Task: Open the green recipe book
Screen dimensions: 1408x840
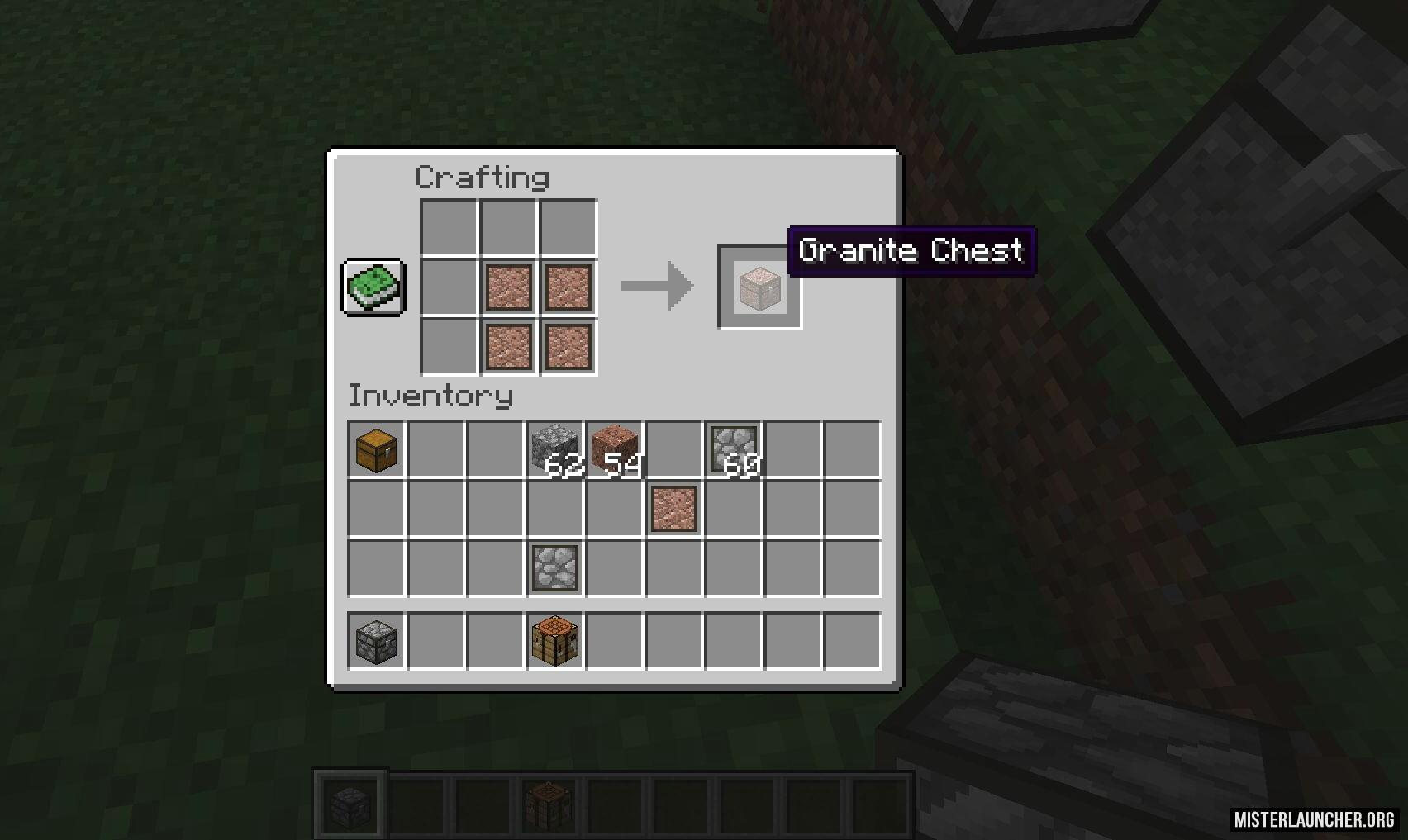Action: click(x=373, y=287)
